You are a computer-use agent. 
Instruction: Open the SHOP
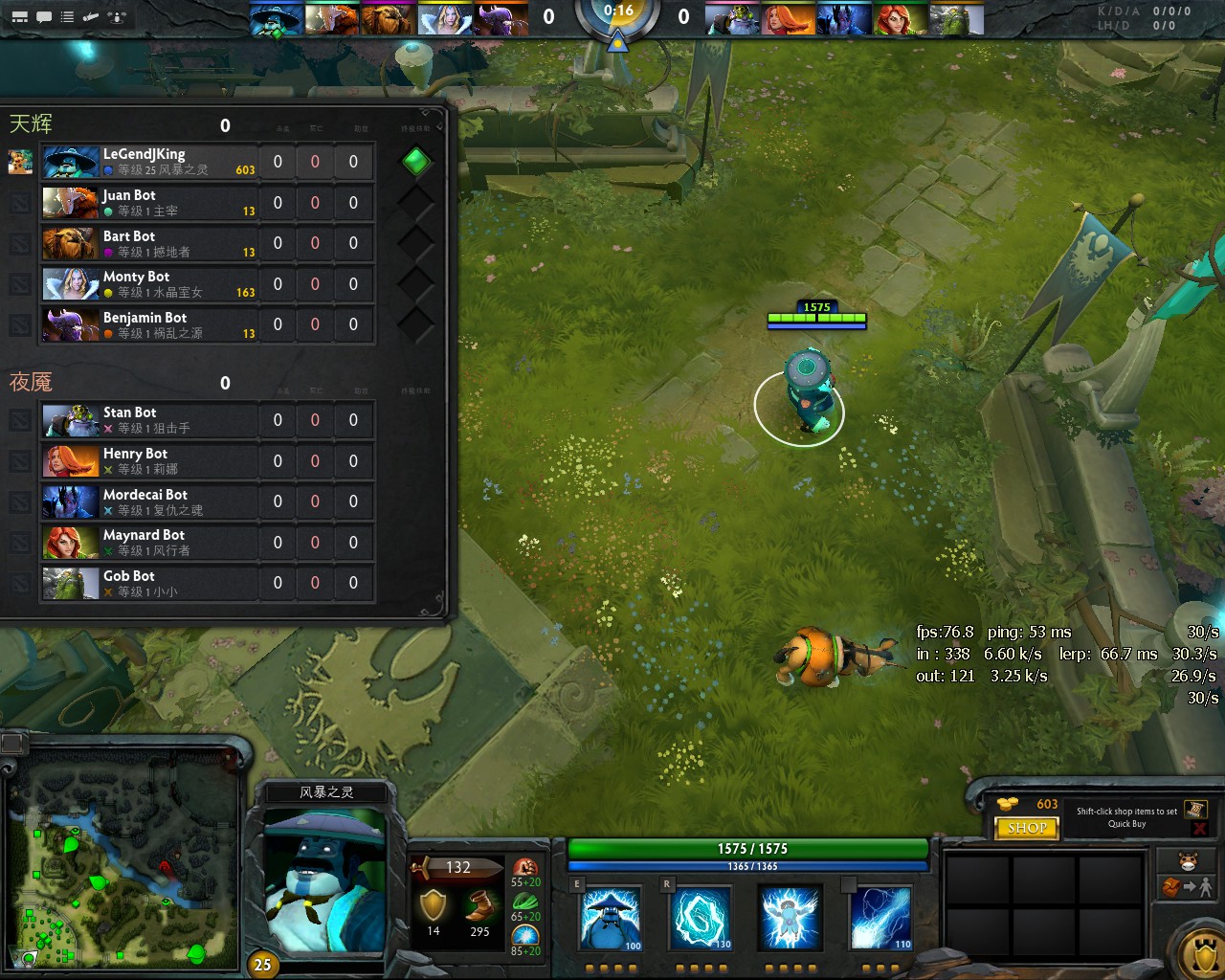pyautogui.click(x=1026, y=828)
